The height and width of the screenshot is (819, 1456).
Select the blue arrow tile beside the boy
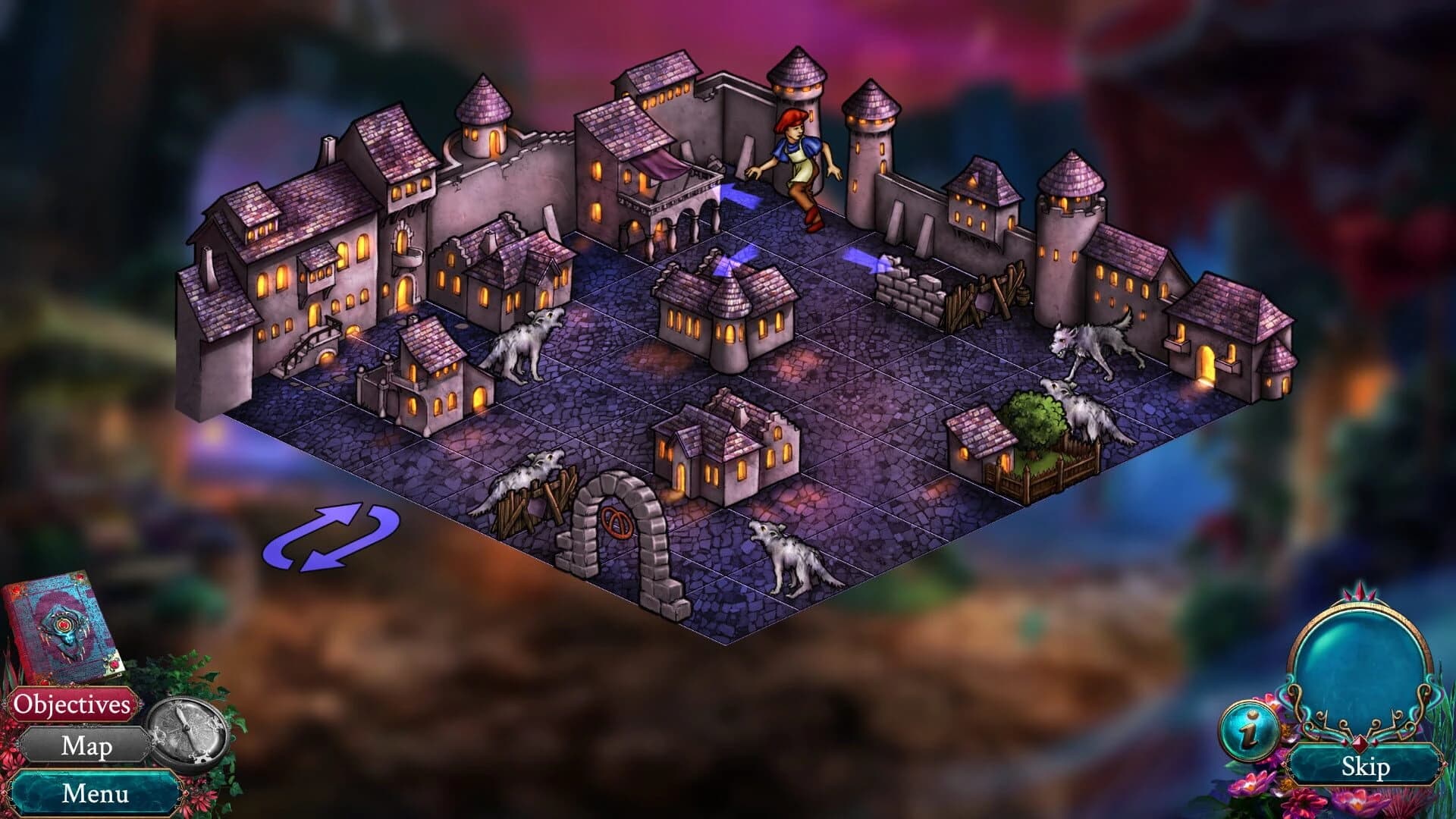pos(739,193)
